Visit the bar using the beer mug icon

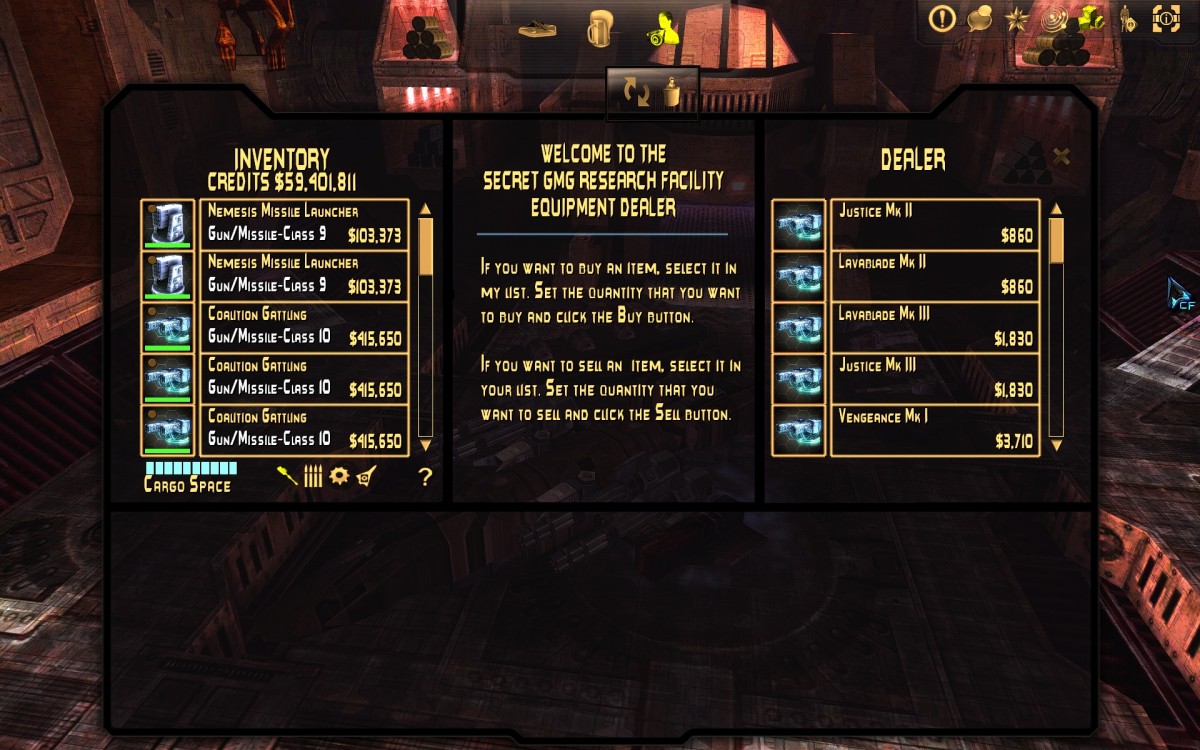click(599, 28)
